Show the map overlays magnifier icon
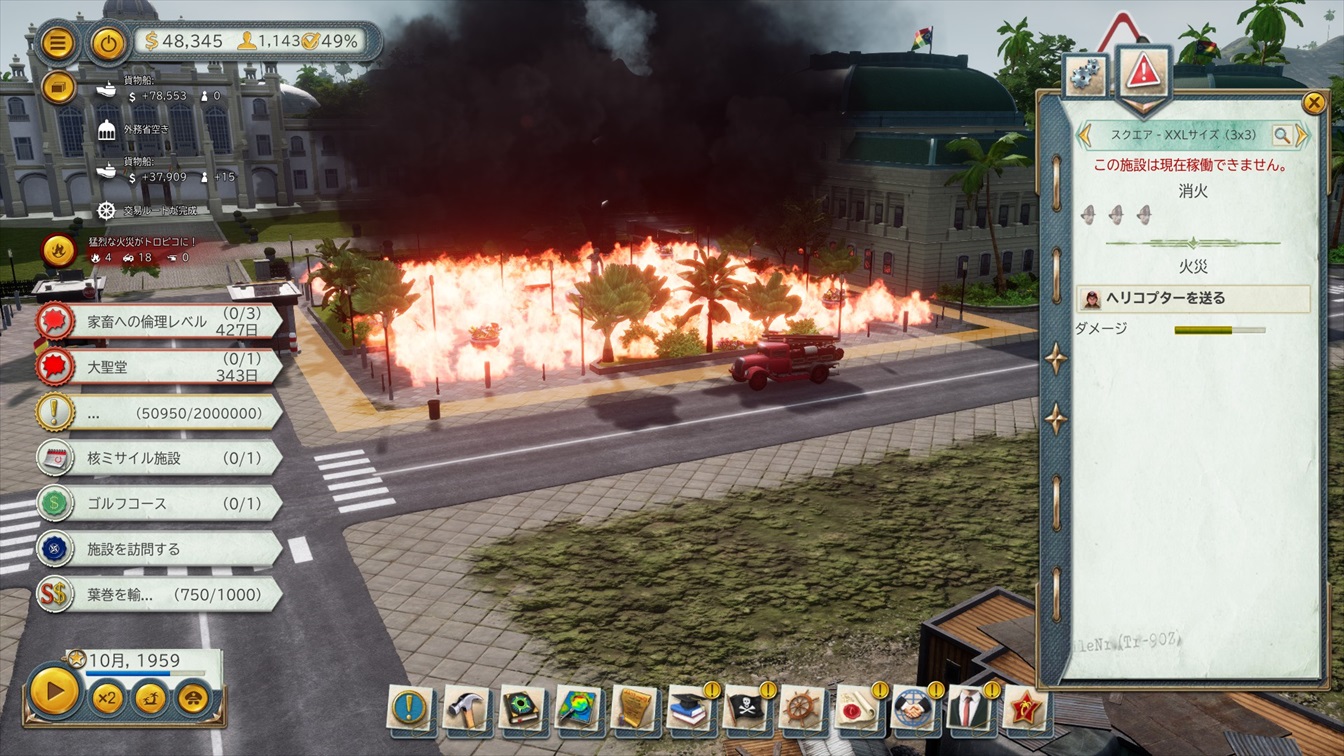The height and width of the screenshot is (756, 1344). [577, 708]
